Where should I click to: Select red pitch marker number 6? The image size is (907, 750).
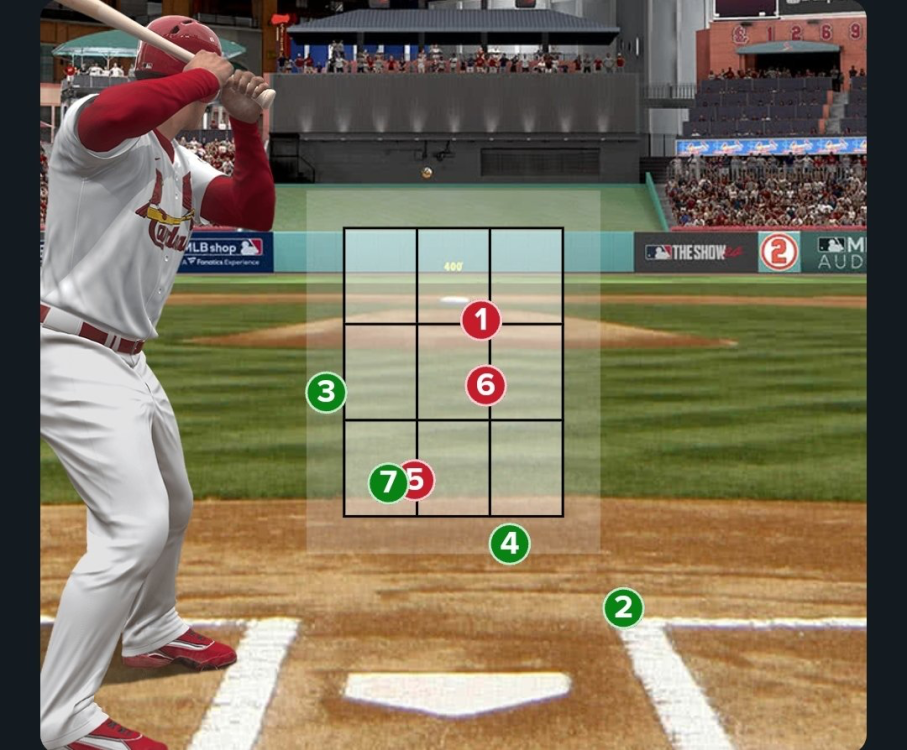[x=486, y=385]
